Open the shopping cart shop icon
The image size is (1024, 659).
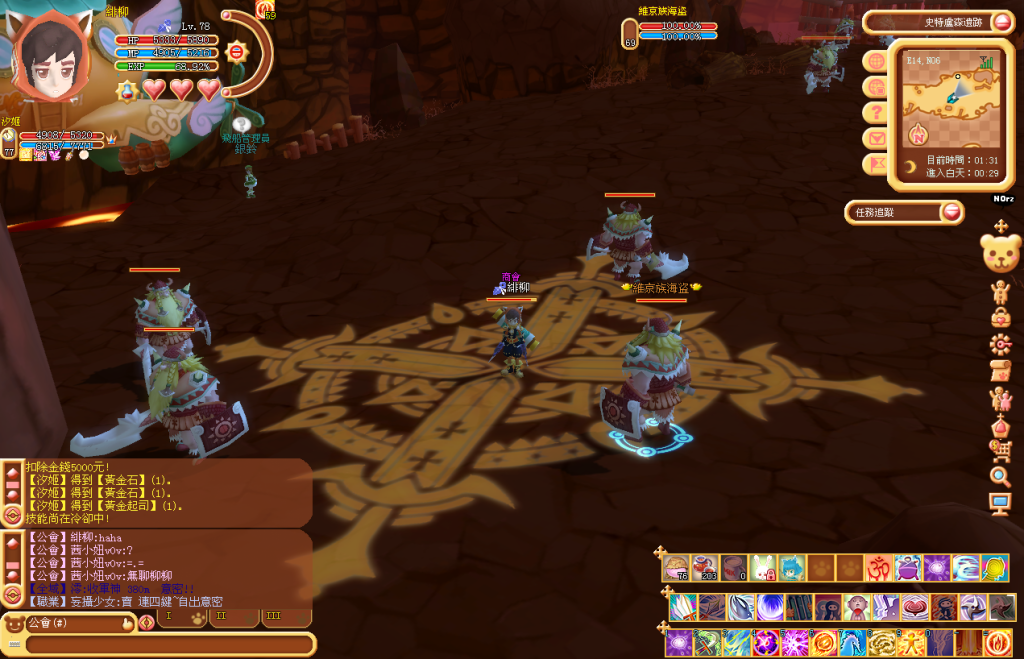[1000, 451]
